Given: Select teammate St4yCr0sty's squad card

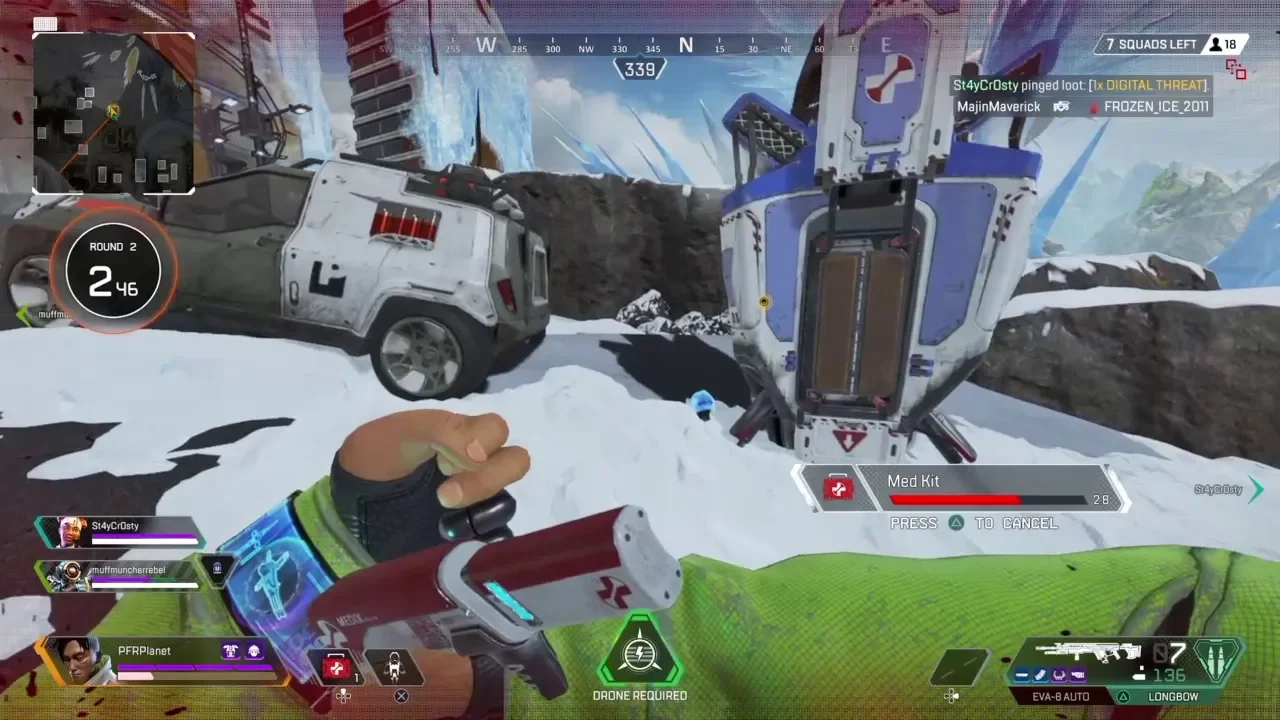Looking at the screenshot, I should pos(118,532).
